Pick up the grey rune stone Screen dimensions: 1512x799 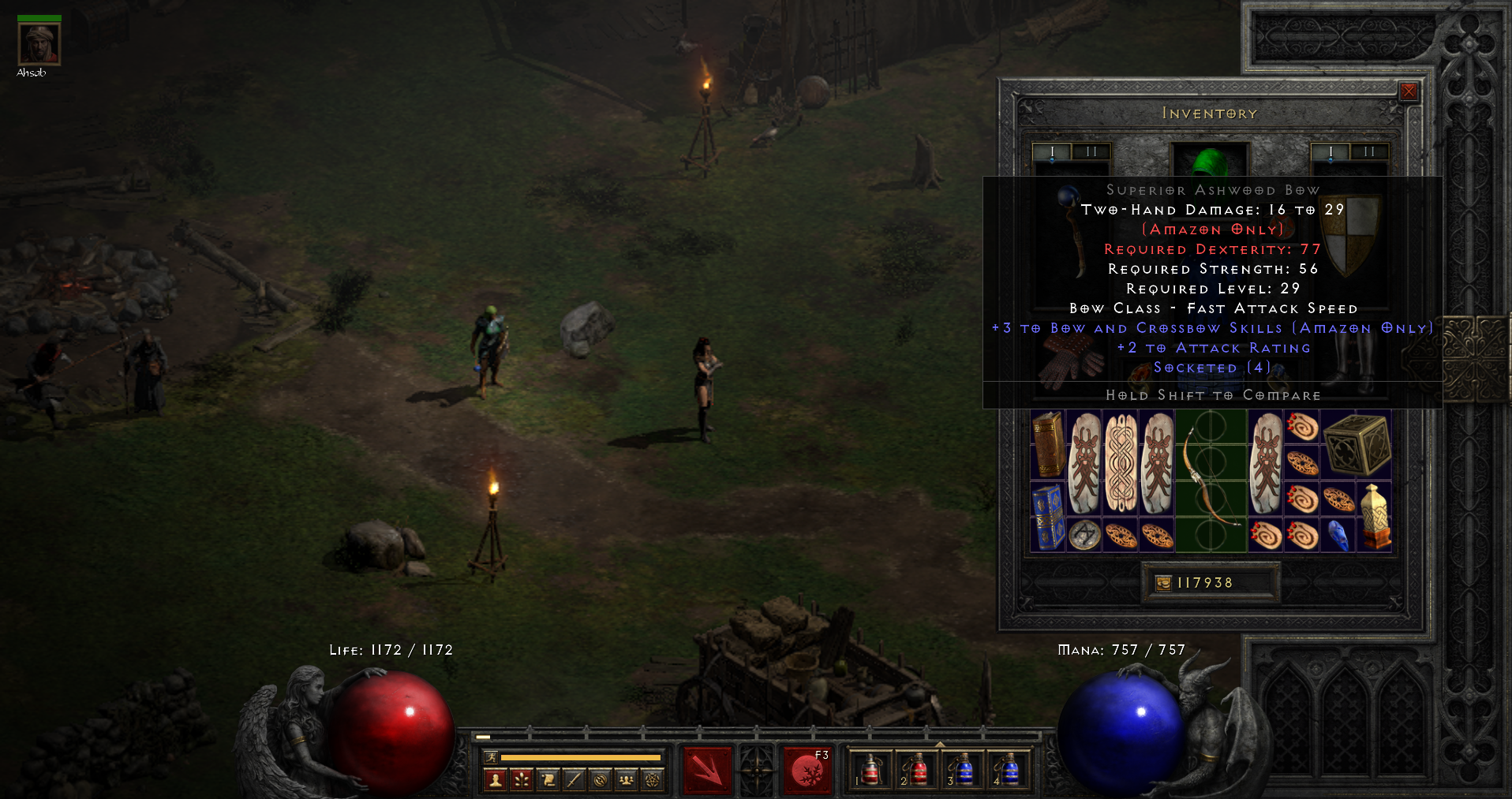(x=1084, y=536)
